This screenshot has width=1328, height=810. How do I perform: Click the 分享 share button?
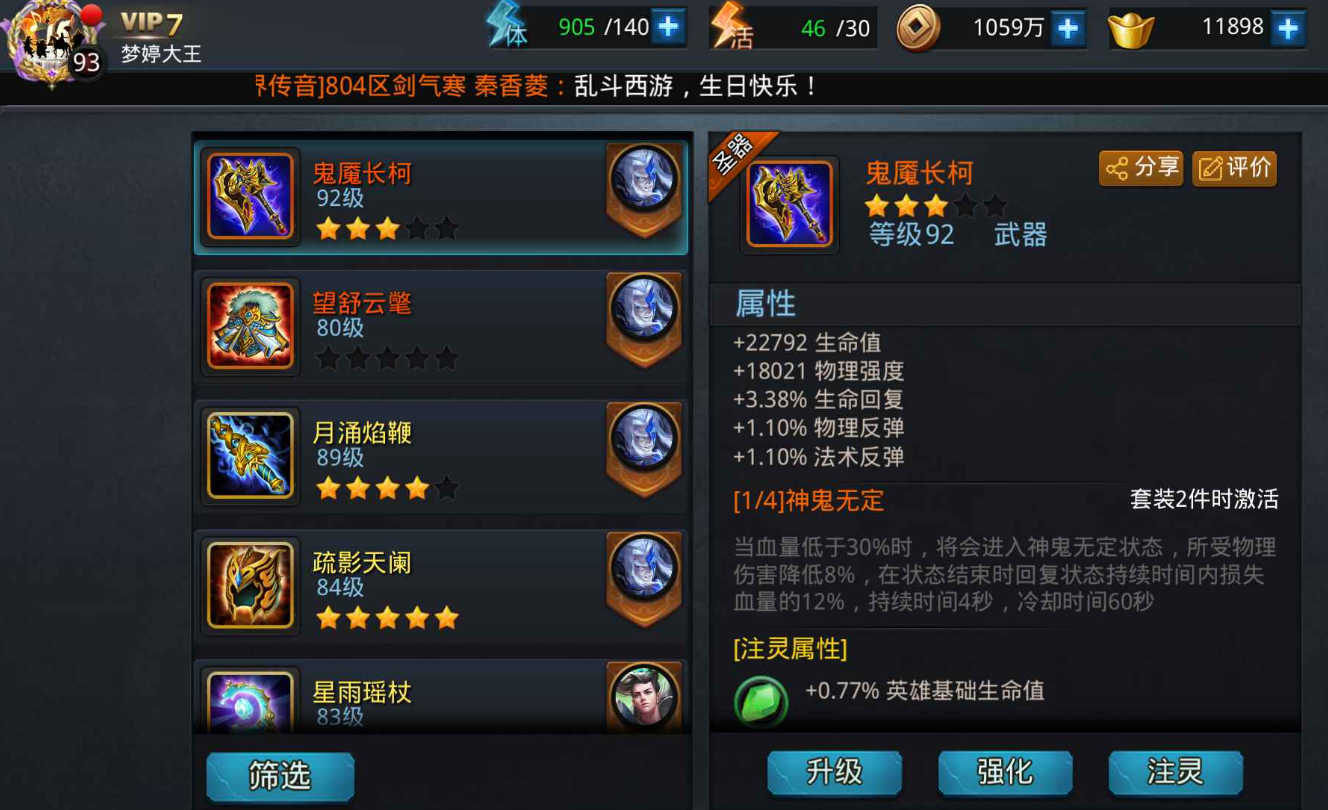click(x=1140, y=168)
